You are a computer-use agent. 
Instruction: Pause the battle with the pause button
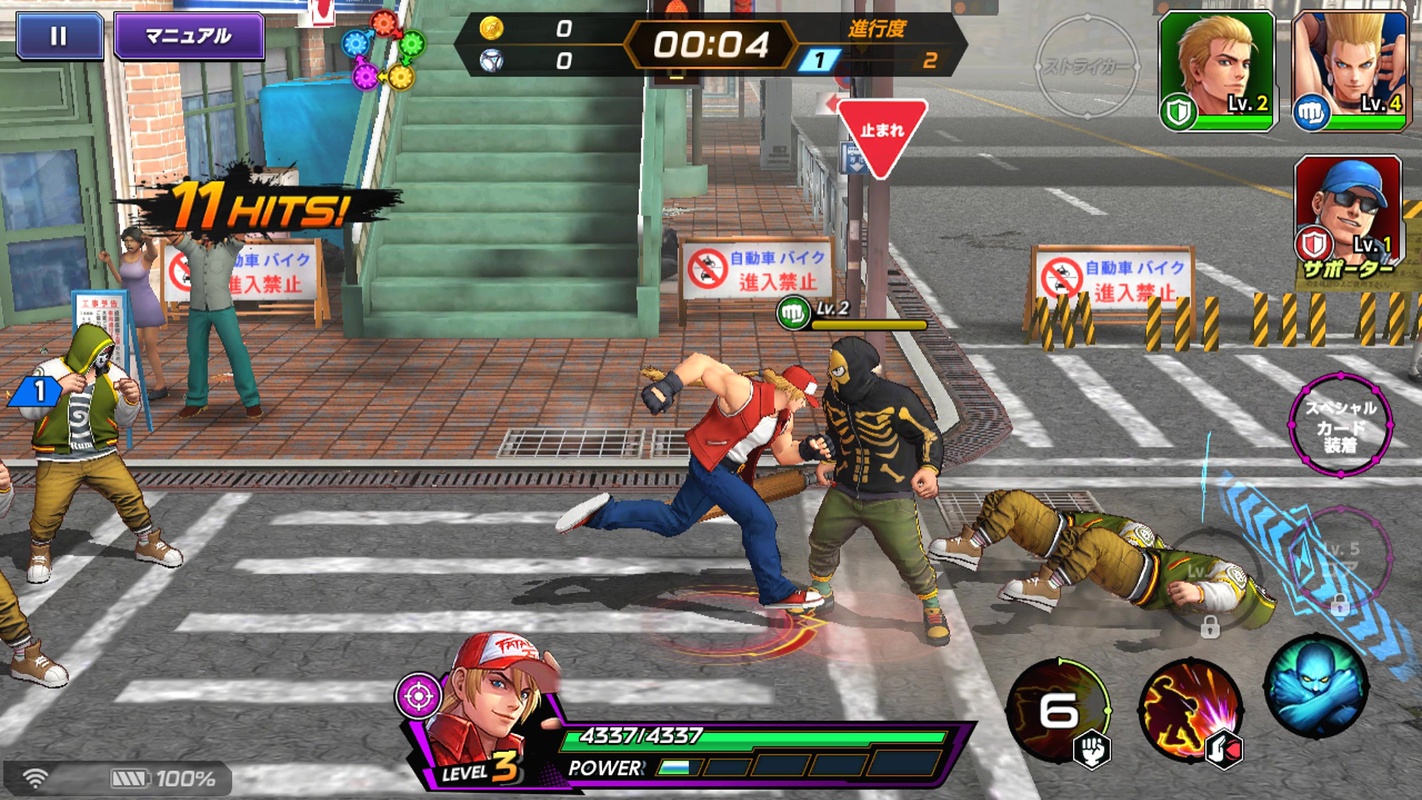tap(59, 37)
